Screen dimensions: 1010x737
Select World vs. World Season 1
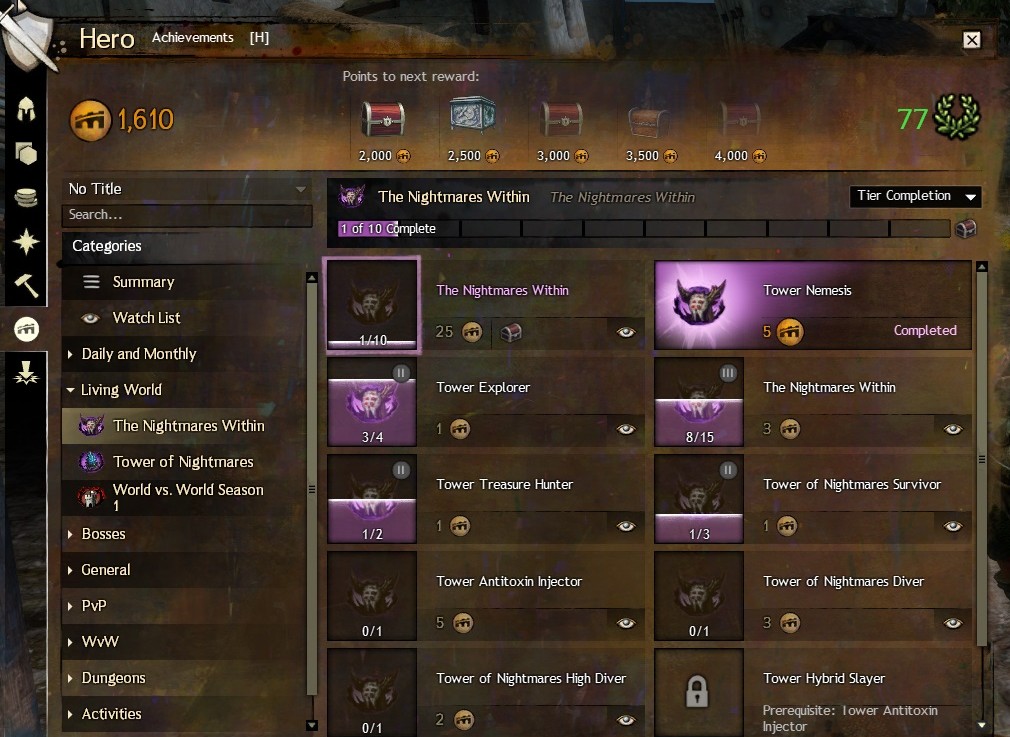pos(187,497)
